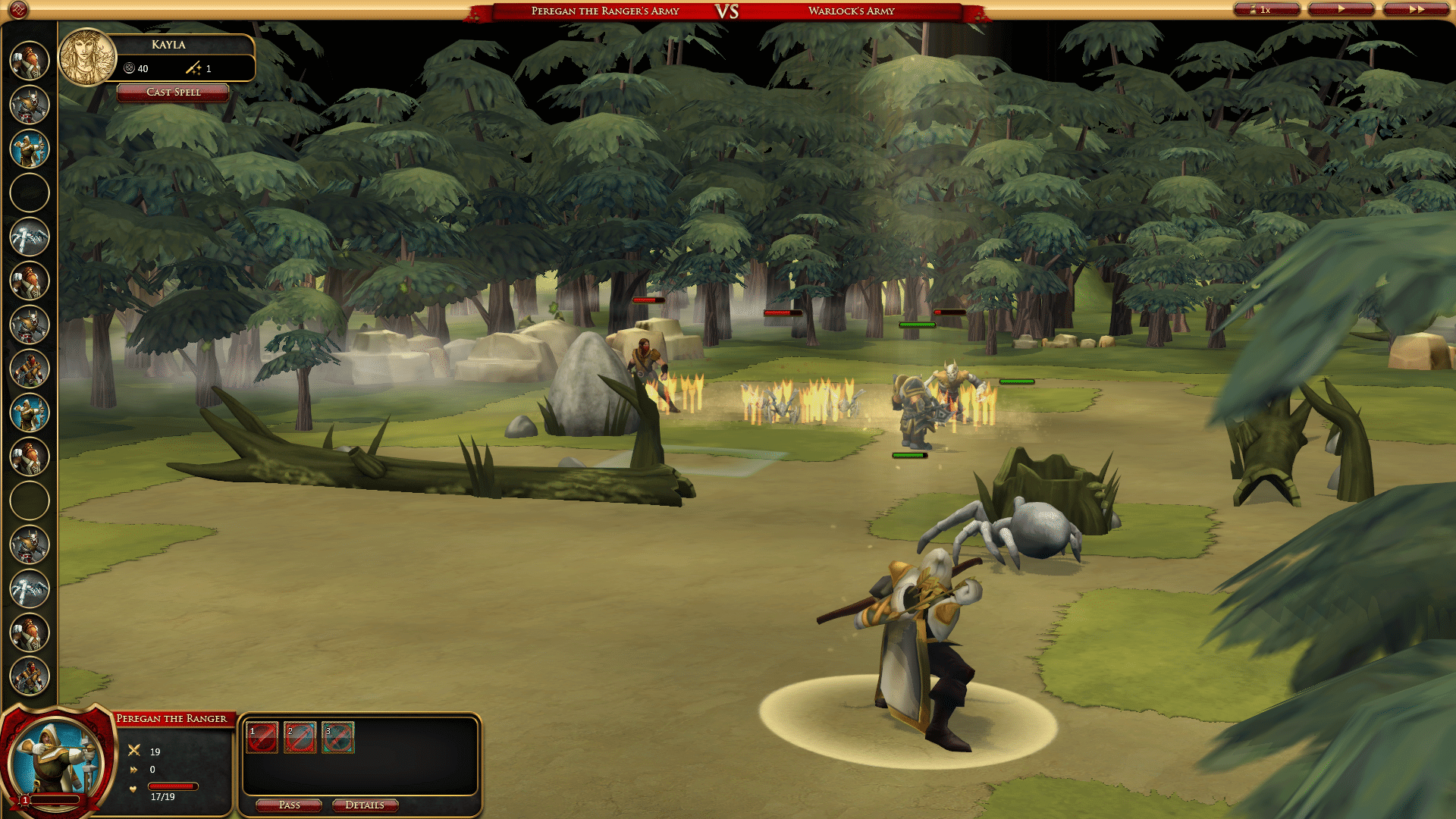Screen dimensions: 1456x819
Task: Select ability slot 3
Action: (x=338, y=738)
